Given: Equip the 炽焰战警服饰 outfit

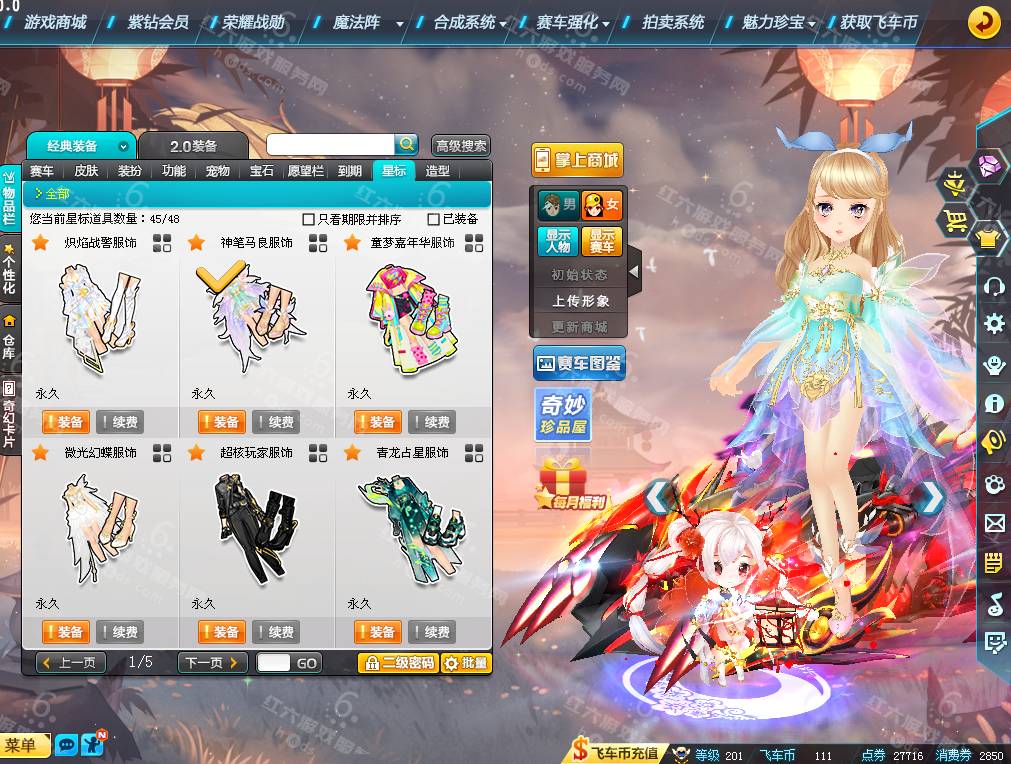Looking at the screenshot, I should [x=65, y=422].
